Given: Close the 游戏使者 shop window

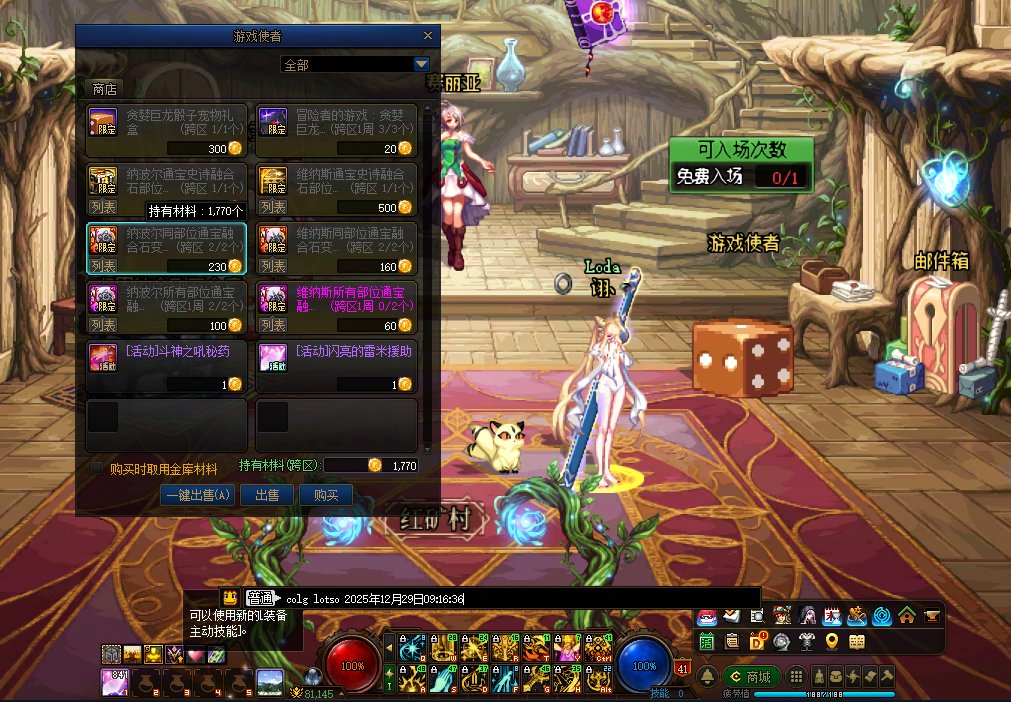Looking at the screenshot, I should point(428,35).
